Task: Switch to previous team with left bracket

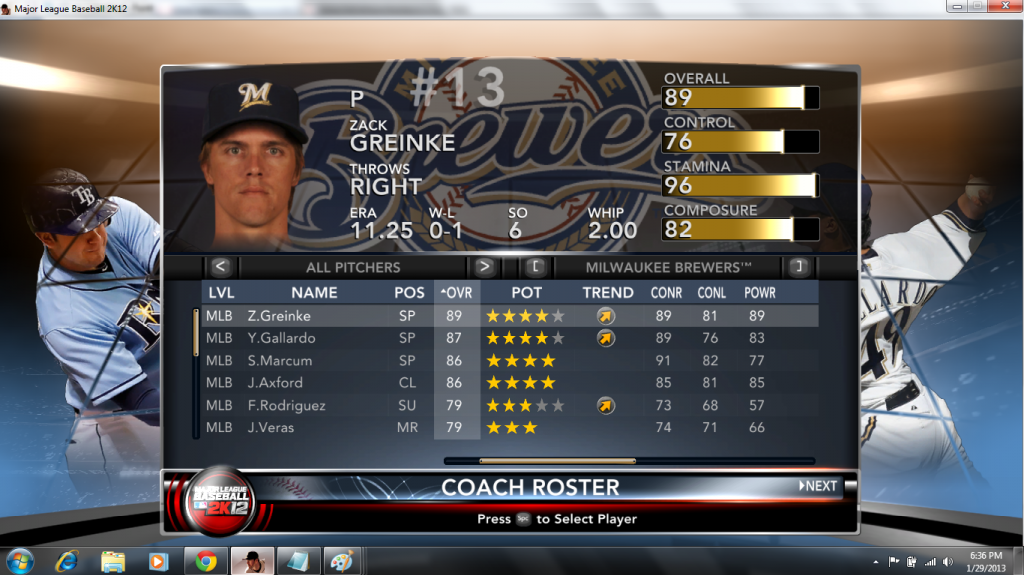Action: click(535, 267)
